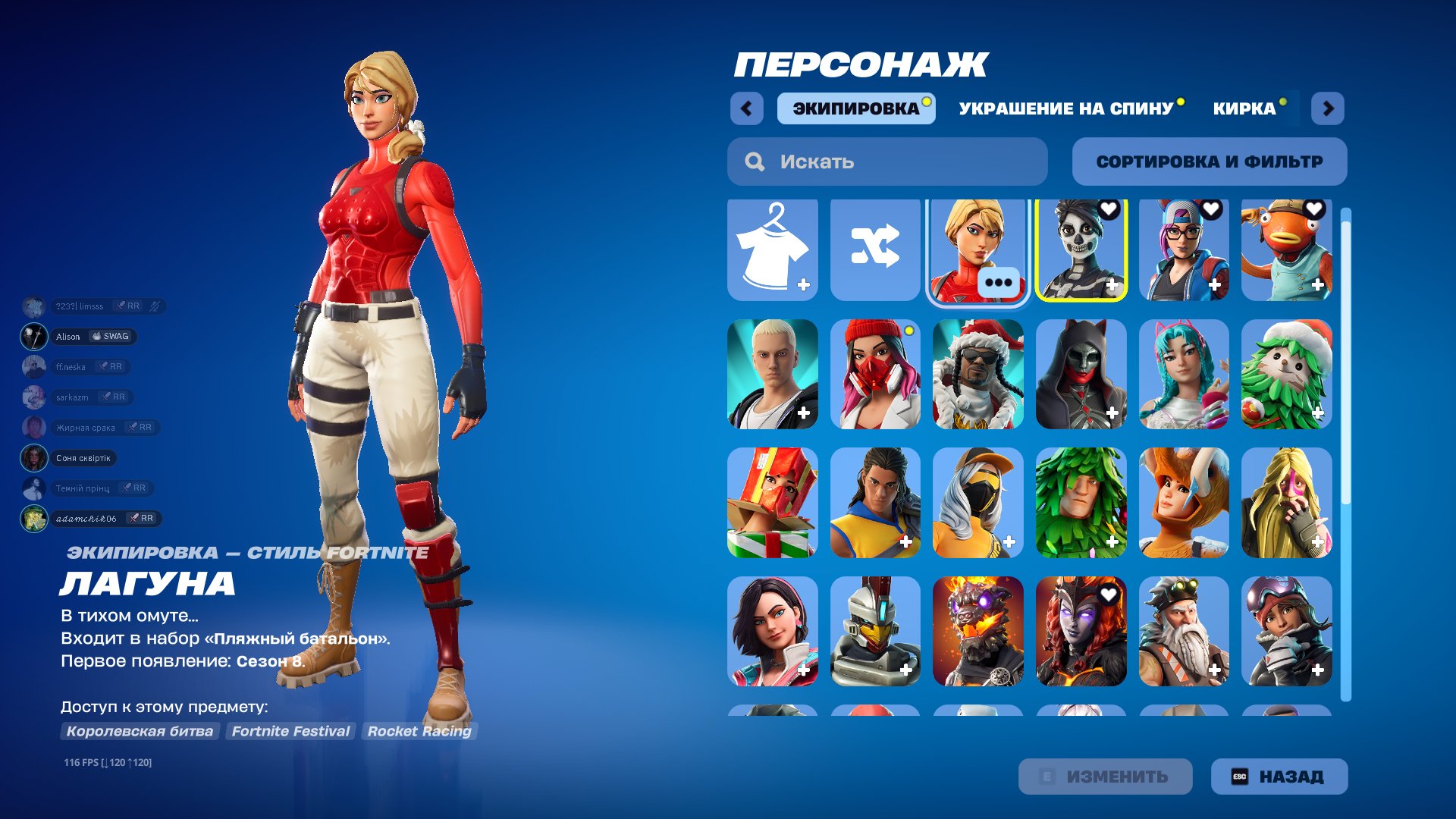Select the flaming lava creature outfit
The width and height of the screenshot is (1456, 819).
pyautogui.click(x=977, y=631)
